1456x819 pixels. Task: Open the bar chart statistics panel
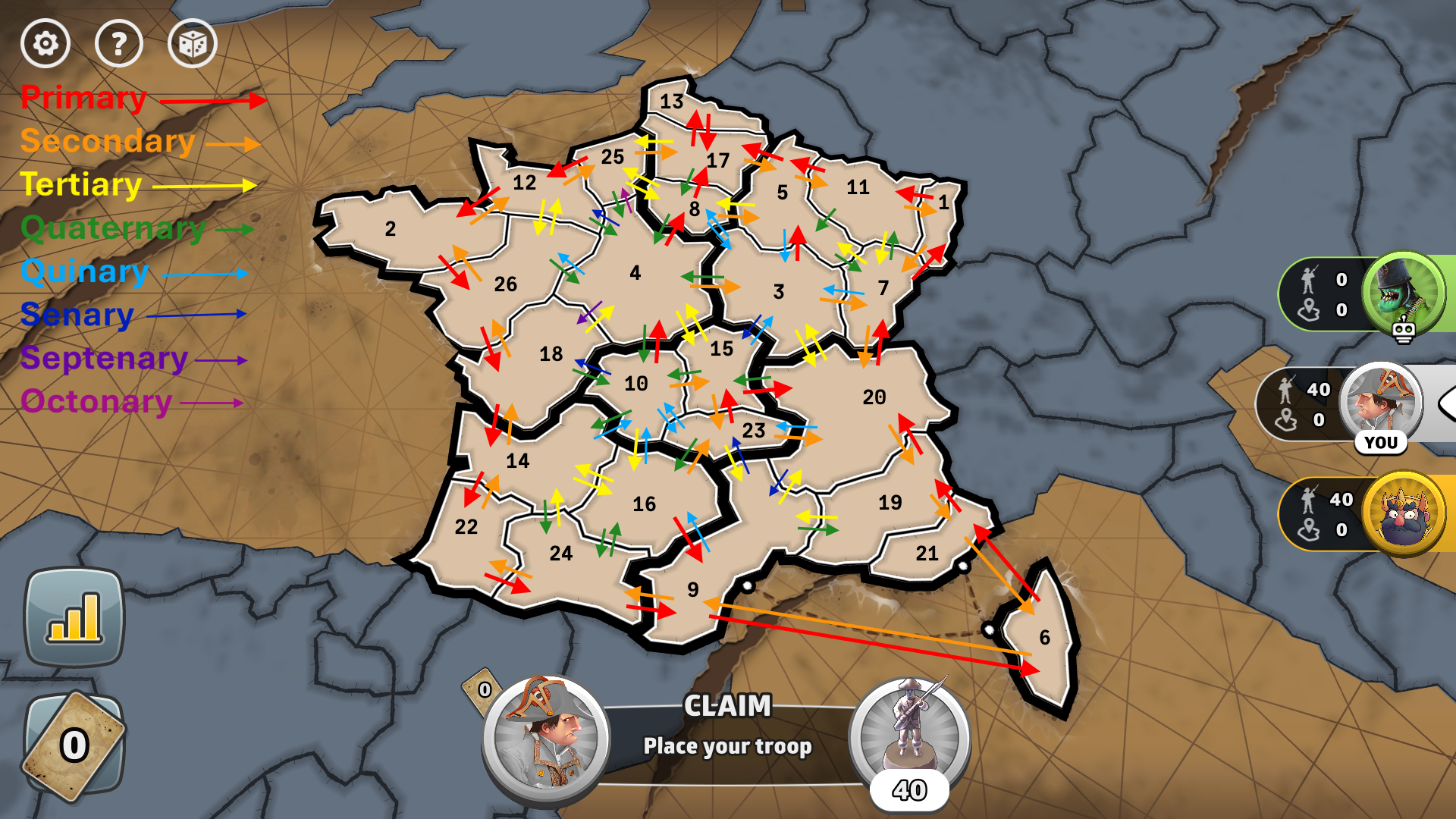pyautogui.click(x=74, y=617)
